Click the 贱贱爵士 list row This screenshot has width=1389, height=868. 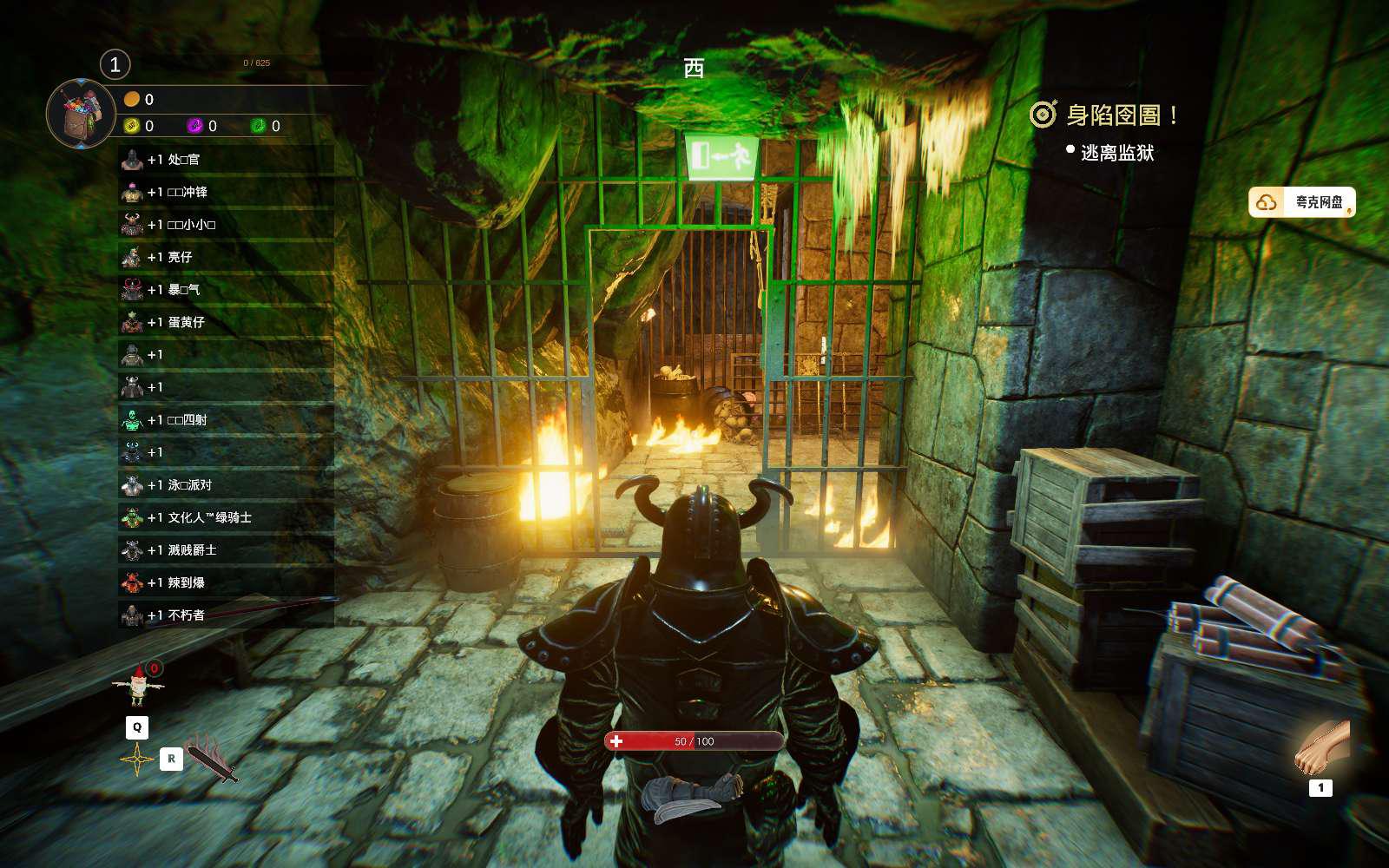tap(226, 550)
